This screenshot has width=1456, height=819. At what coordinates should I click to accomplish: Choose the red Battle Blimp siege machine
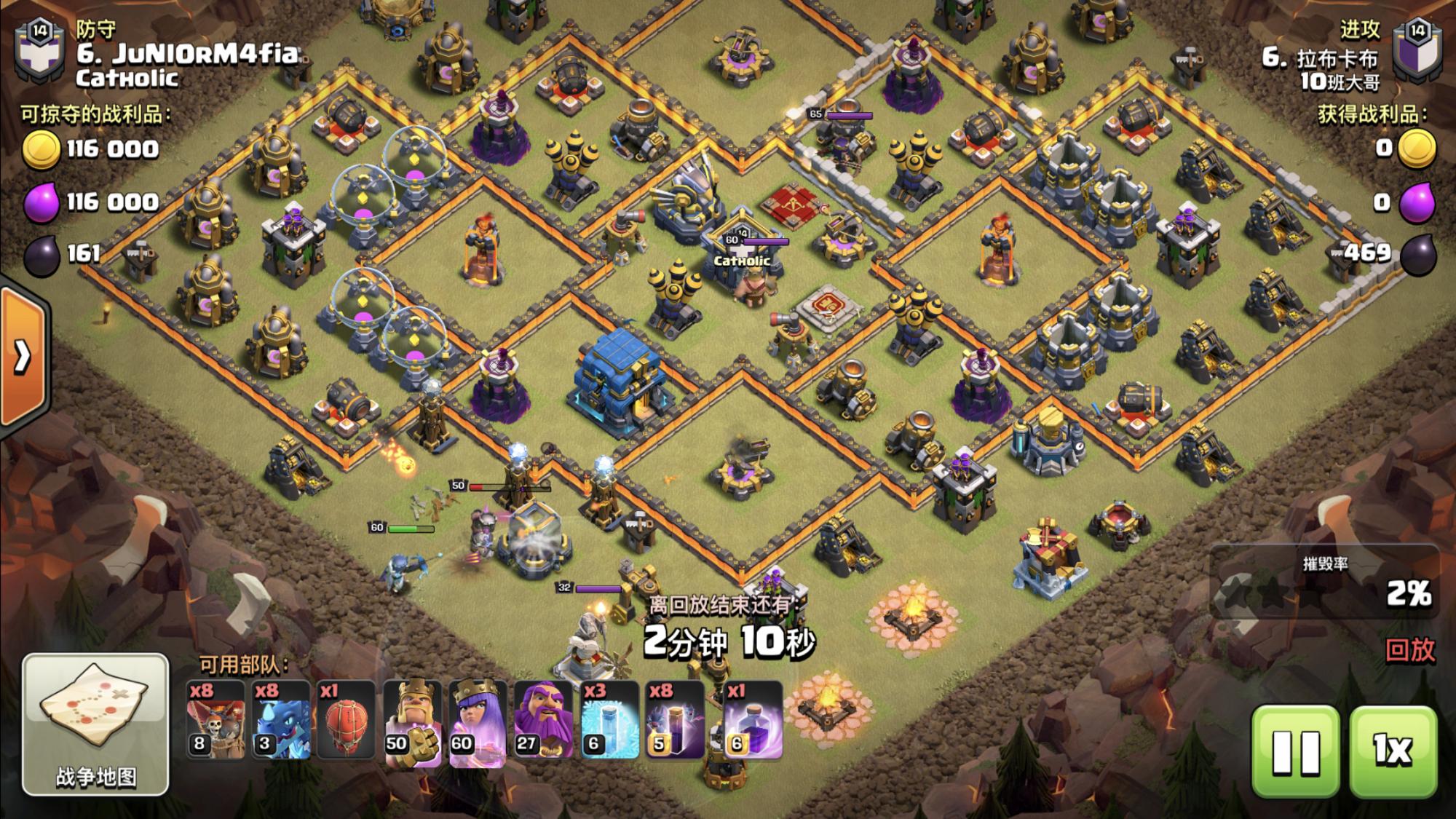[347, 721]
